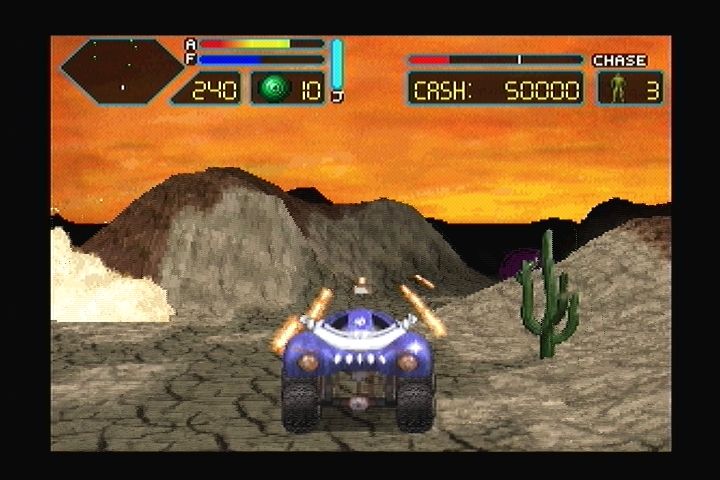This screenshot has height=480, width=720.
Task: Click the green humanoid chase icon
Action: [x=618, y=89]
